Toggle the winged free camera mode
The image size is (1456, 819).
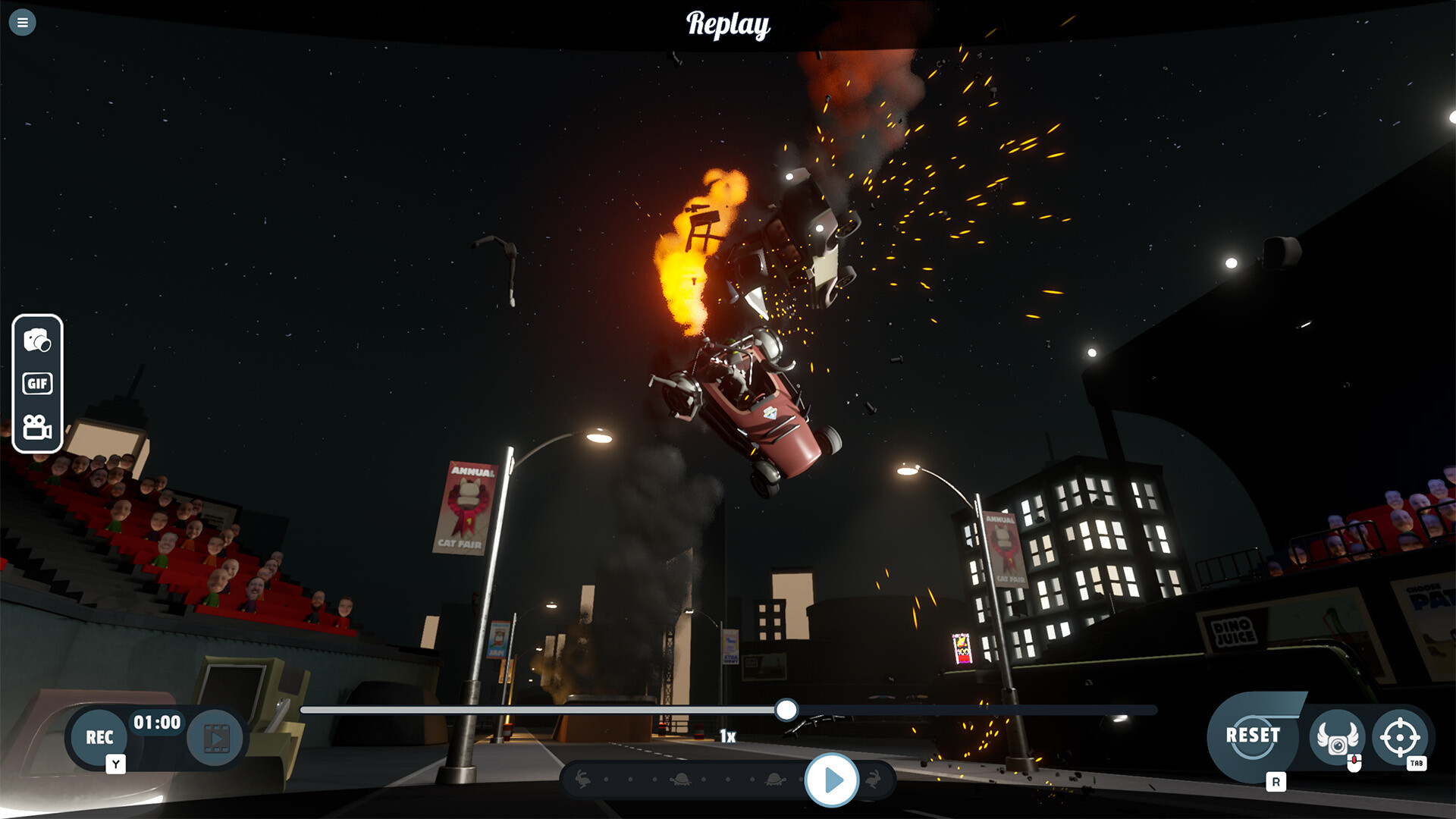(x=1337, y=737)
